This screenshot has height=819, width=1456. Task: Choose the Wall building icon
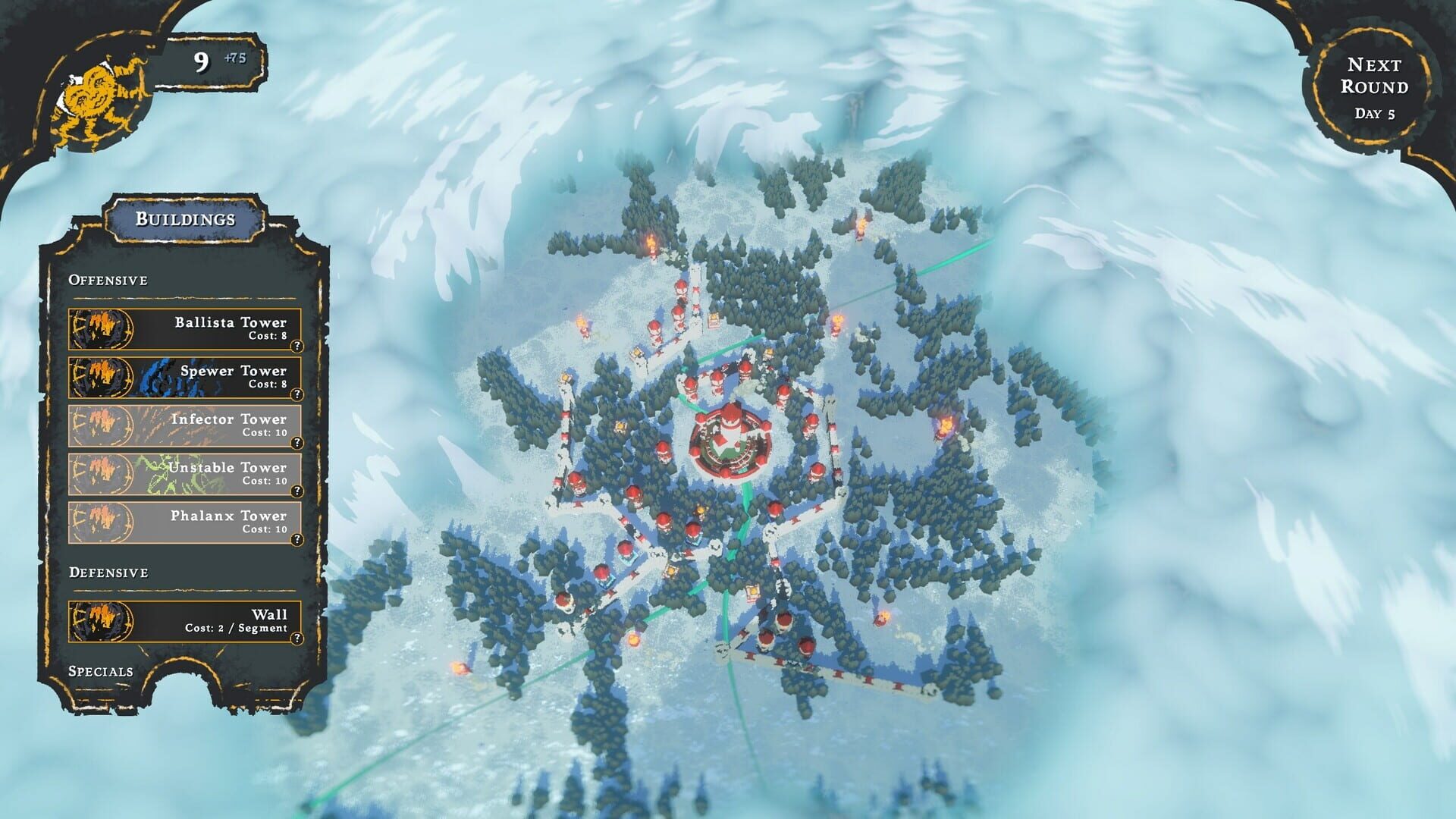coord(102,621)
